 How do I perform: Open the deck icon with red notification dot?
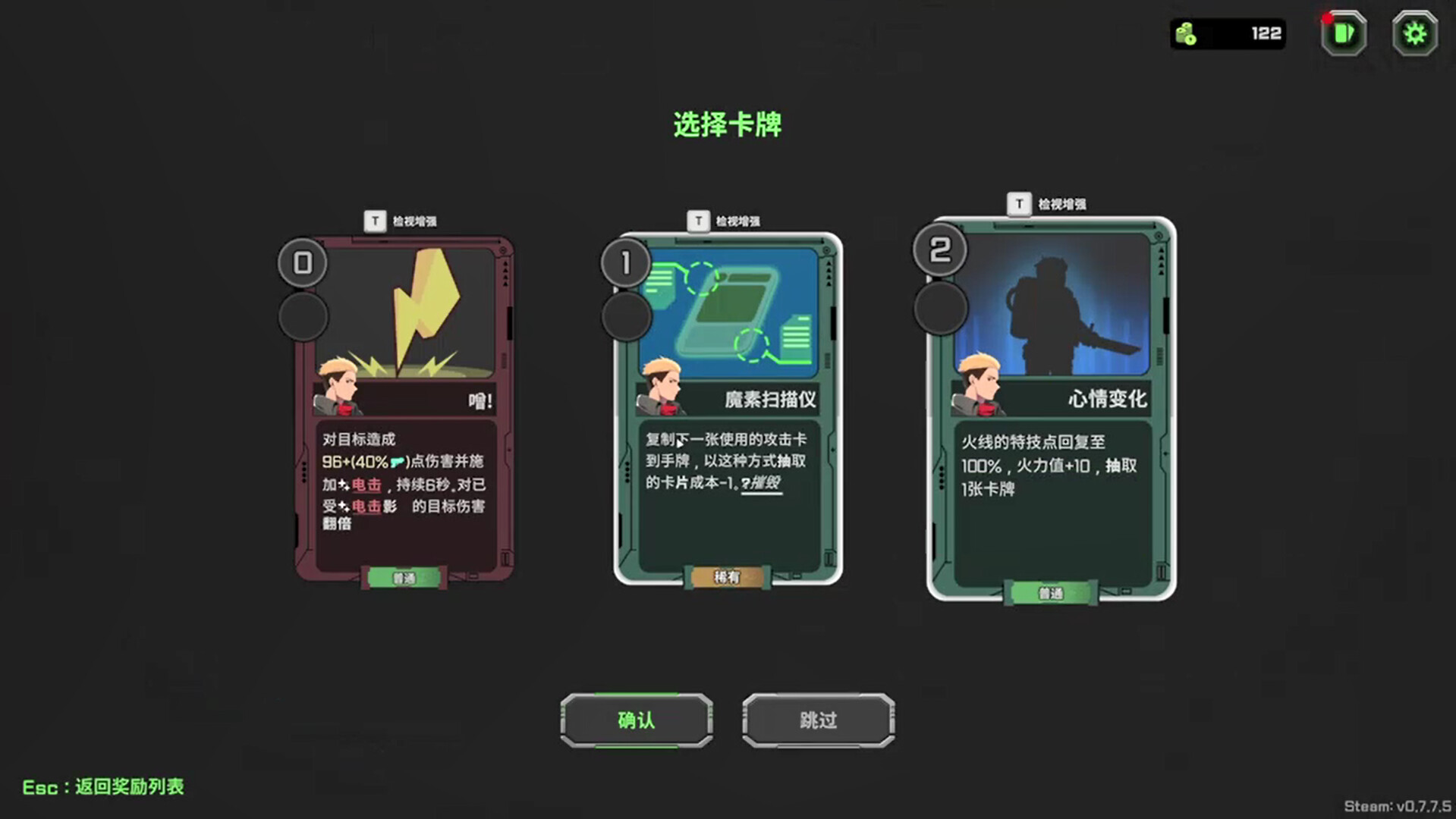(x=1341, y=33)
